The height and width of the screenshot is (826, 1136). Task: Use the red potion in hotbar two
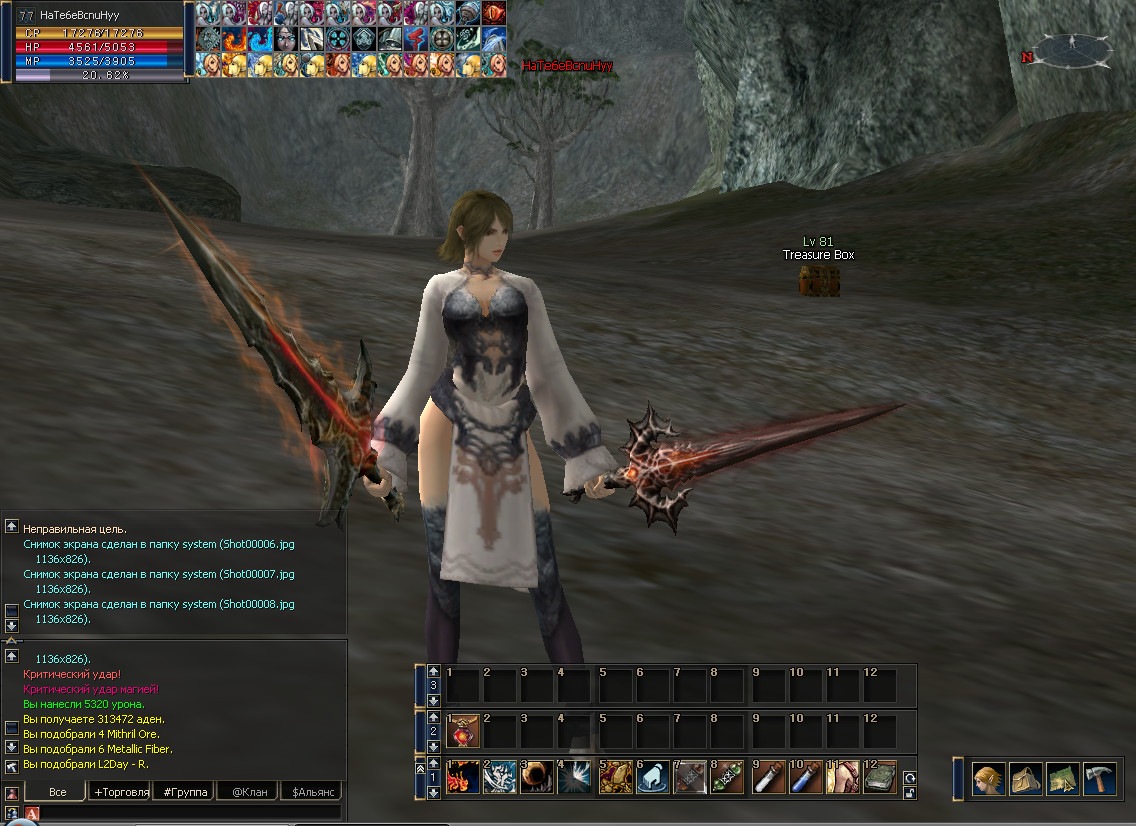[463, 733]
